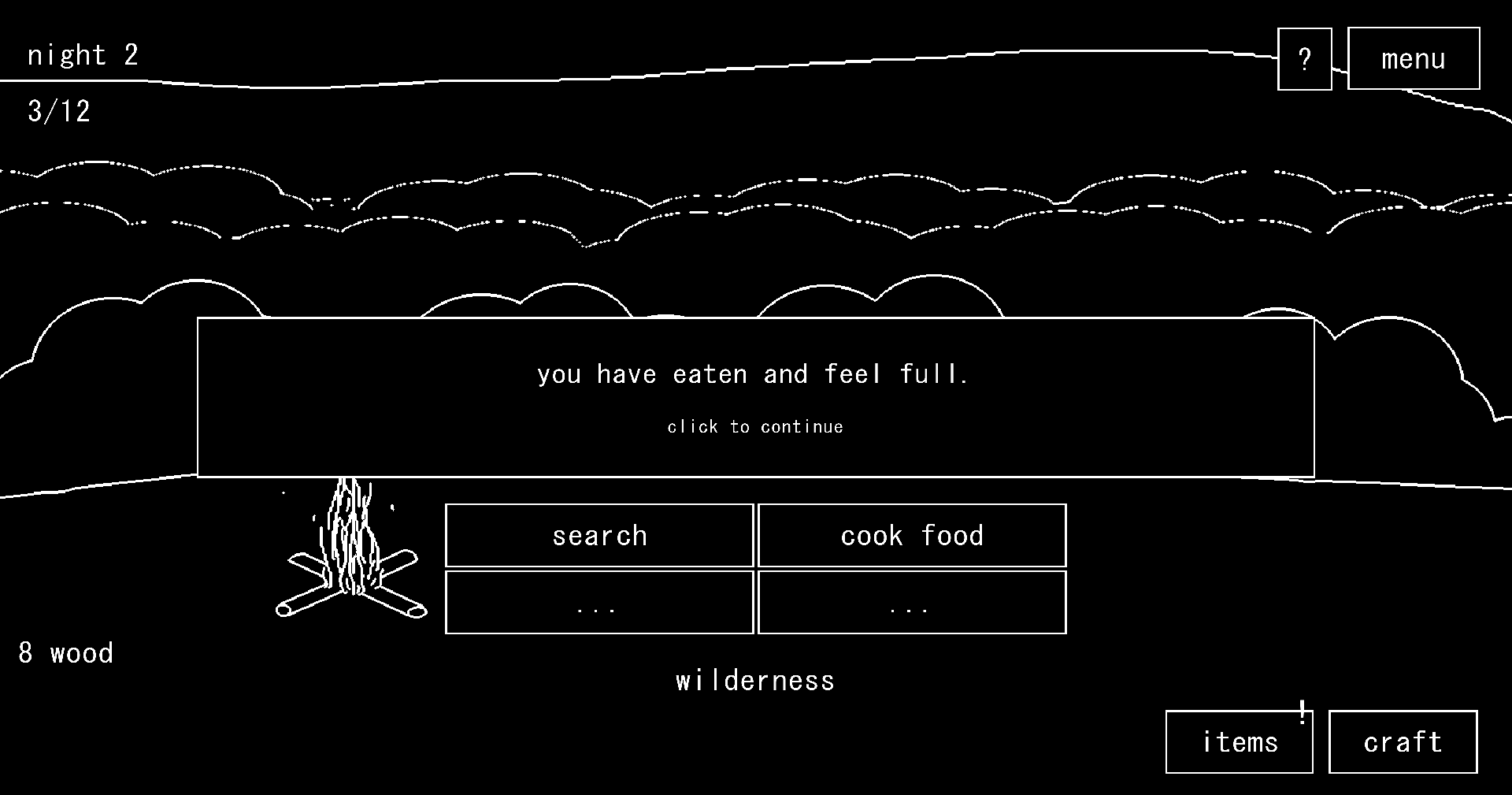Click the night 2 indicator
Image resolution: width=1512 pixels, height=795 pixels.
[82, 54]
